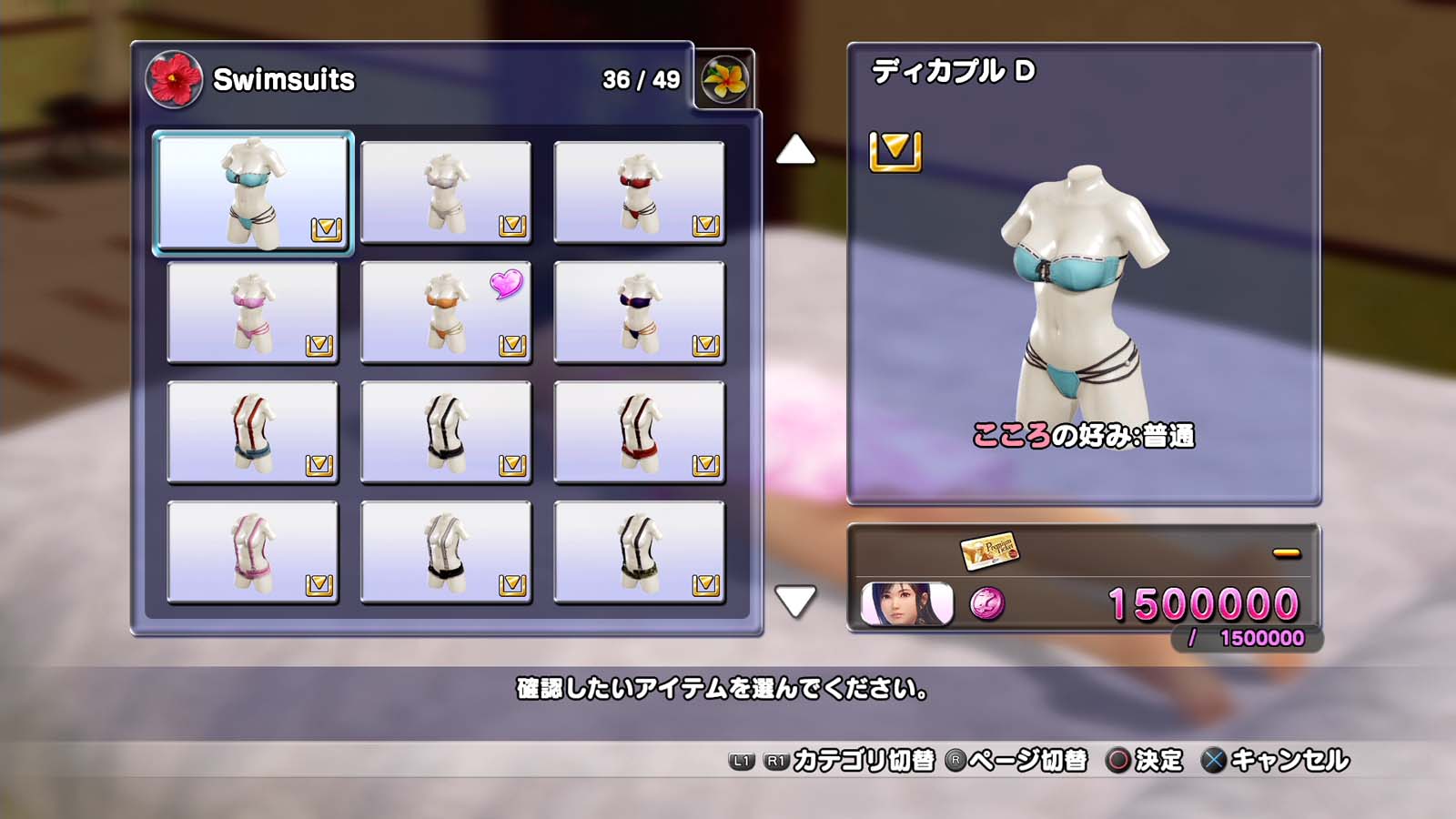1456x819 pixels.
Task: Go to previous page with up arrow
Action: click(x=795, y=150)
